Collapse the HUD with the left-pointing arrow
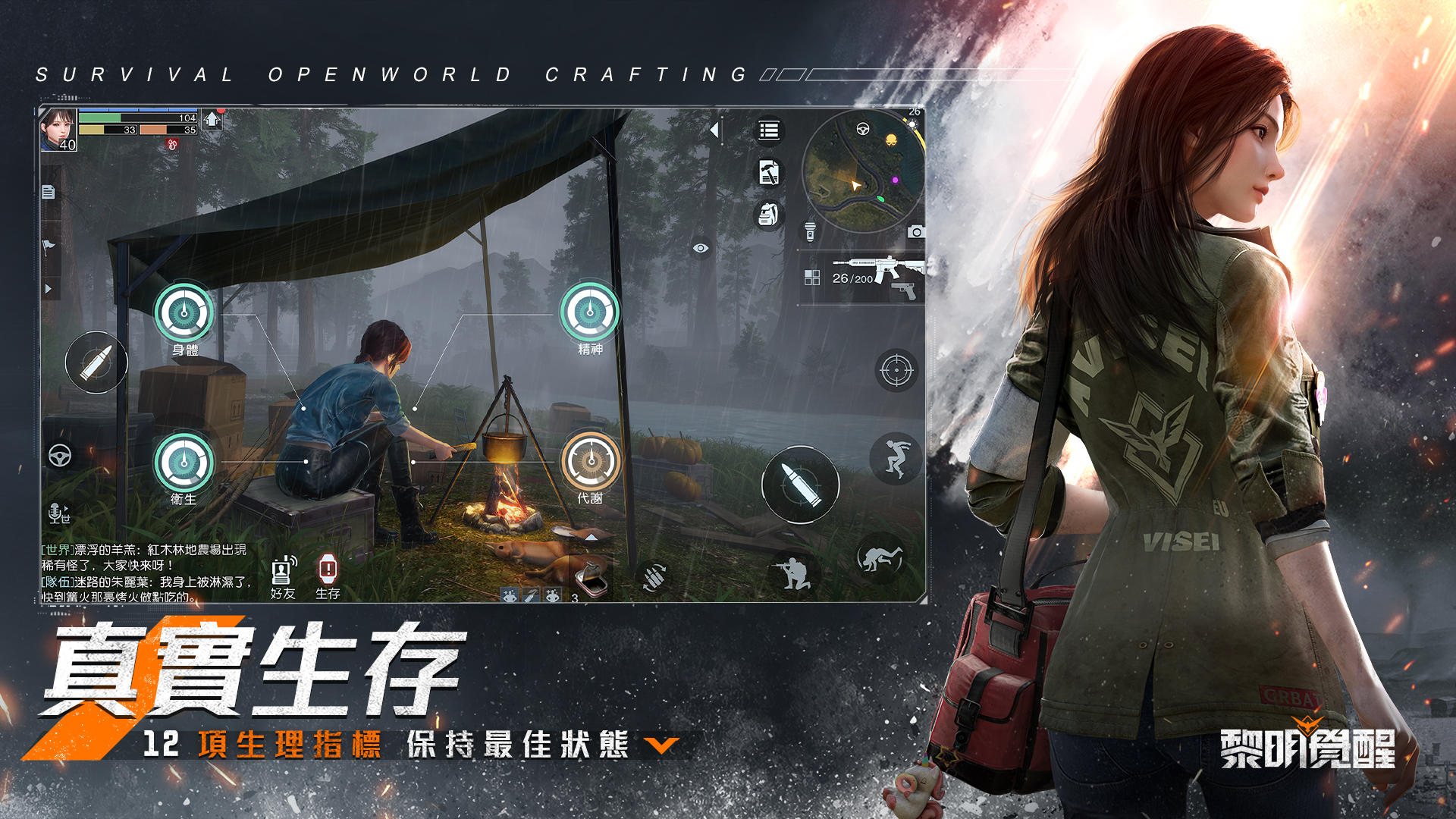1456x819 pixels. (x=715, y=129)
